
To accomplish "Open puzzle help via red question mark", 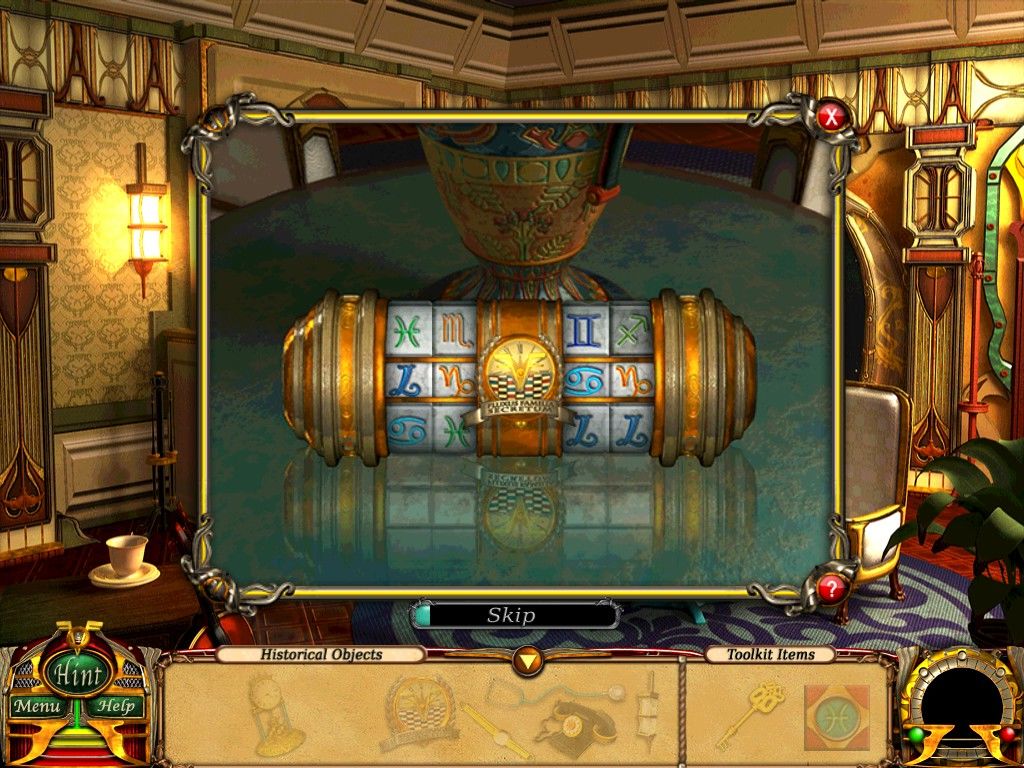I will point(830,588).
